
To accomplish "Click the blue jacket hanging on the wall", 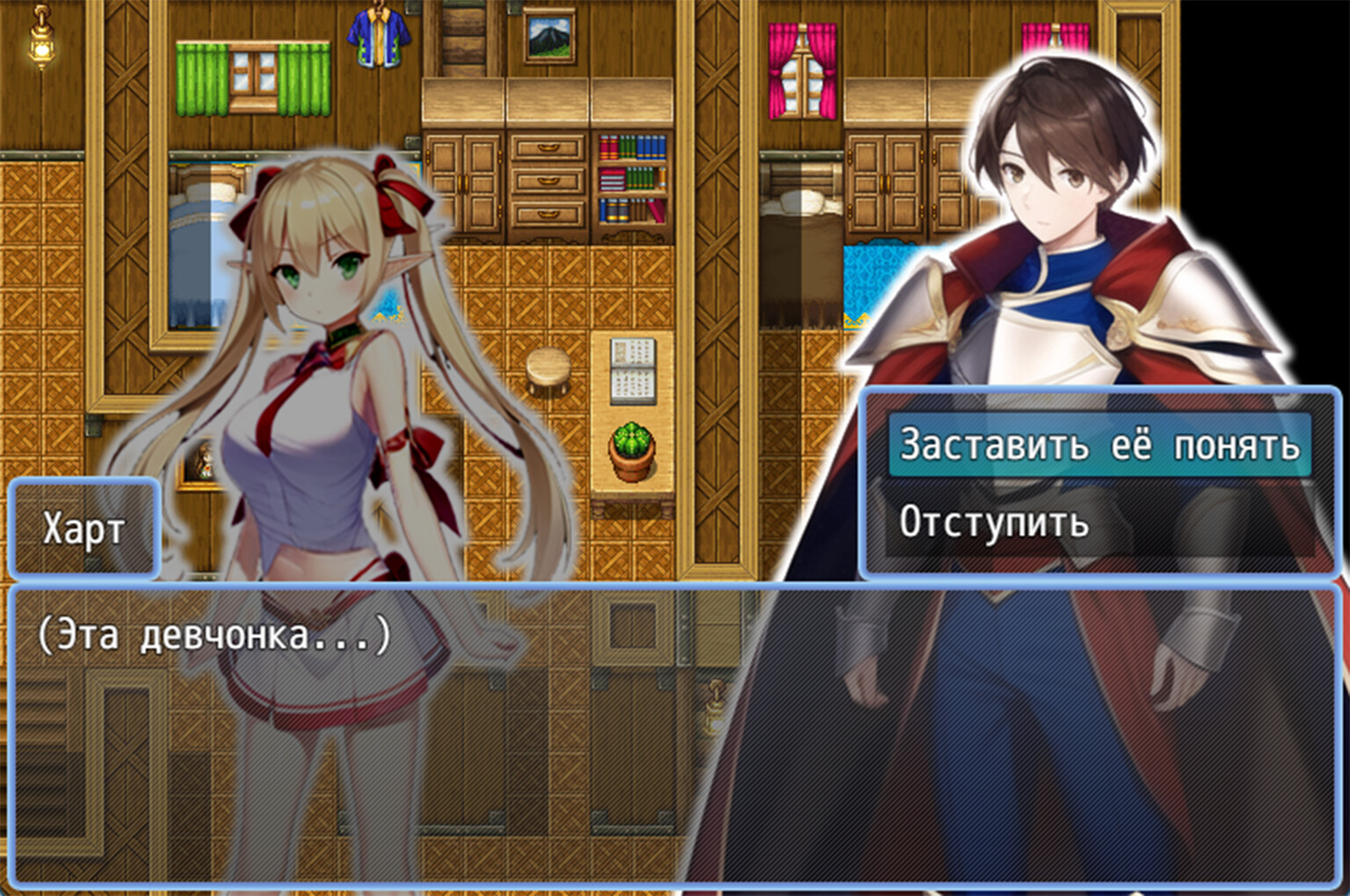I will (378, 40).
